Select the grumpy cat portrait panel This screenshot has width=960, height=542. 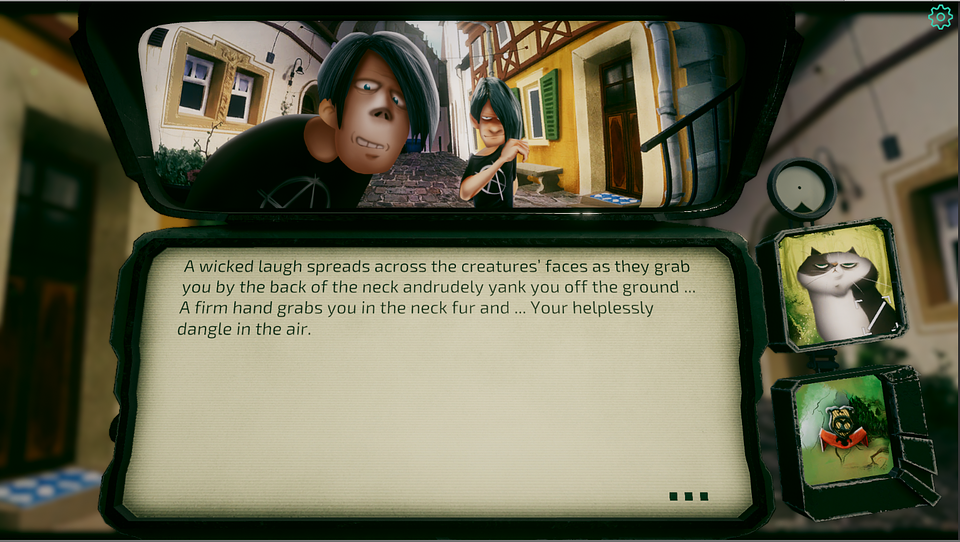point(838,285)
